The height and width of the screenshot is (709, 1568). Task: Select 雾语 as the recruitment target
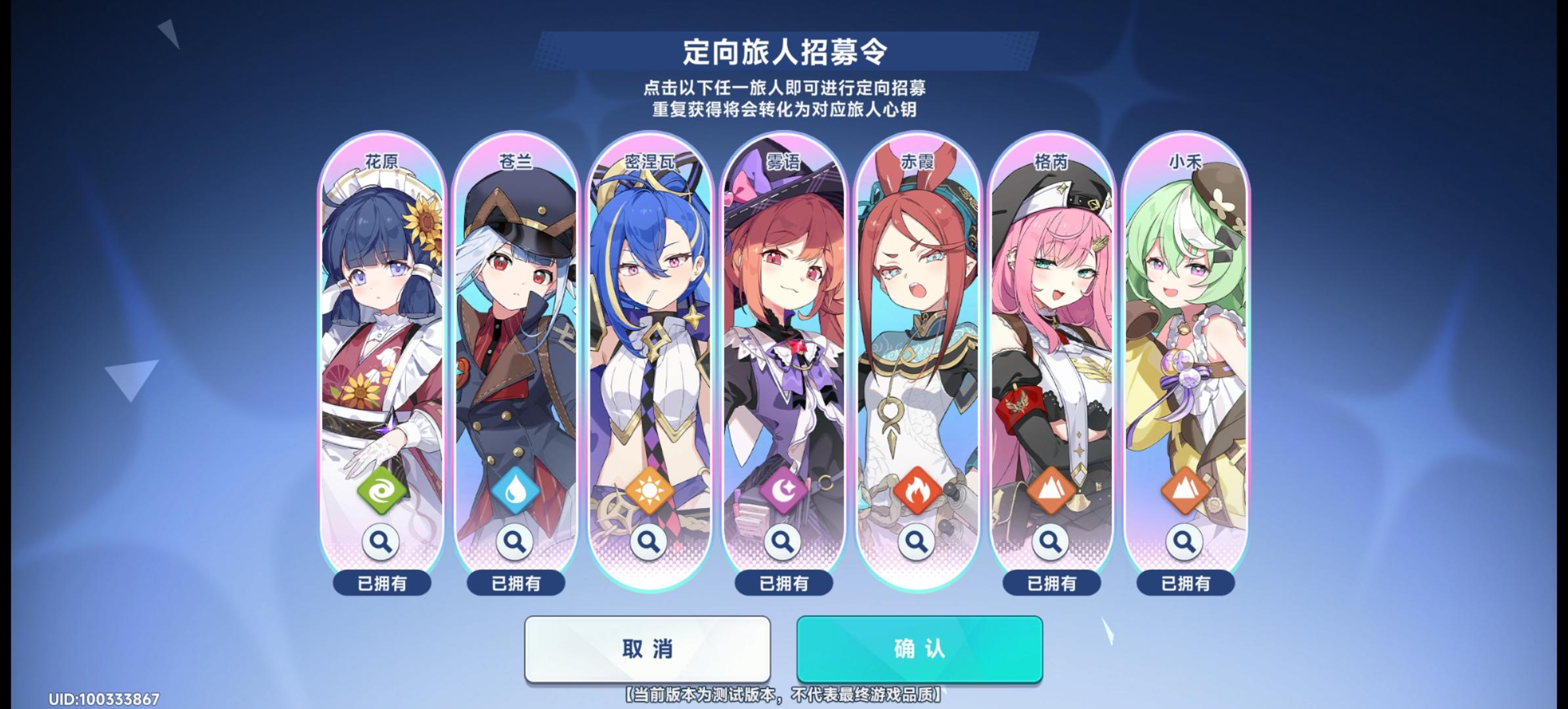(x=784, y=328)
